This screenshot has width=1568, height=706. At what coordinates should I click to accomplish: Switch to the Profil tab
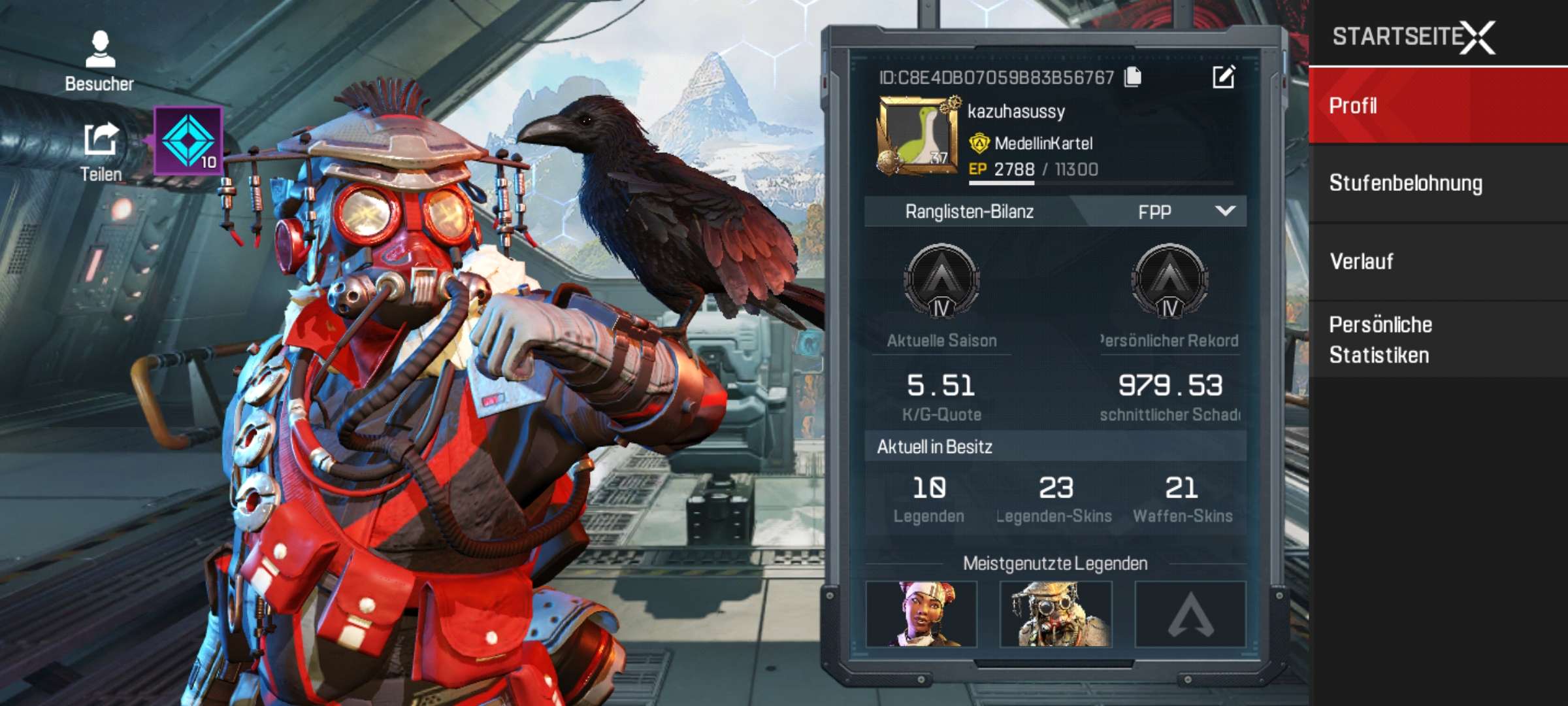tap(1437, 105)
